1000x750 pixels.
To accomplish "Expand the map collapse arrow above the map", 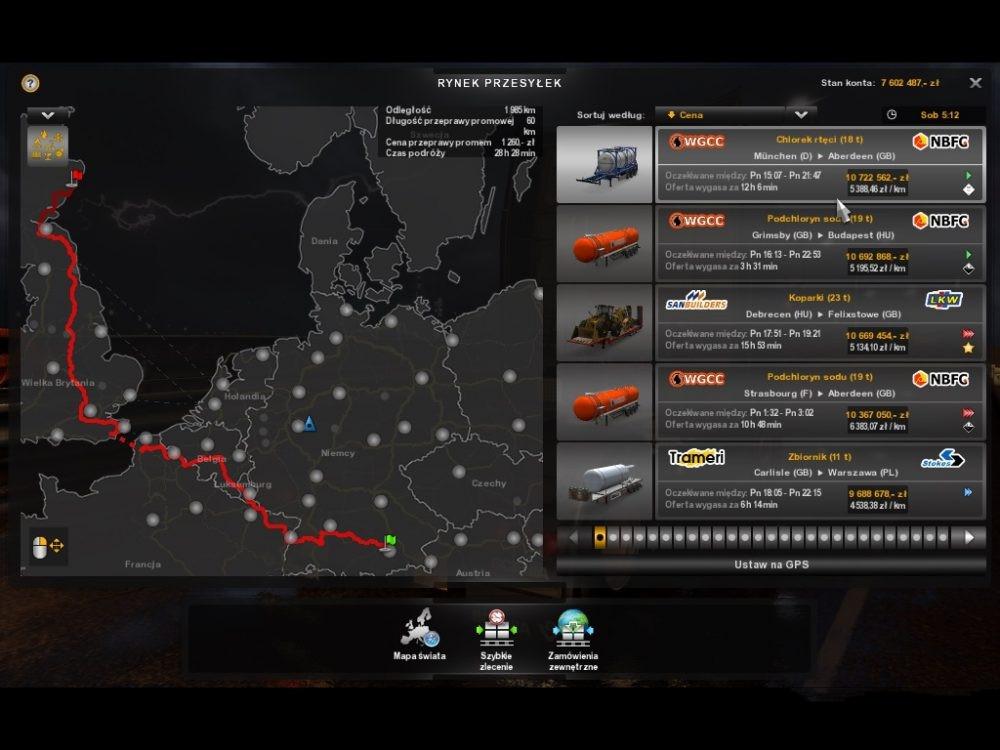I will pos(47,115).
